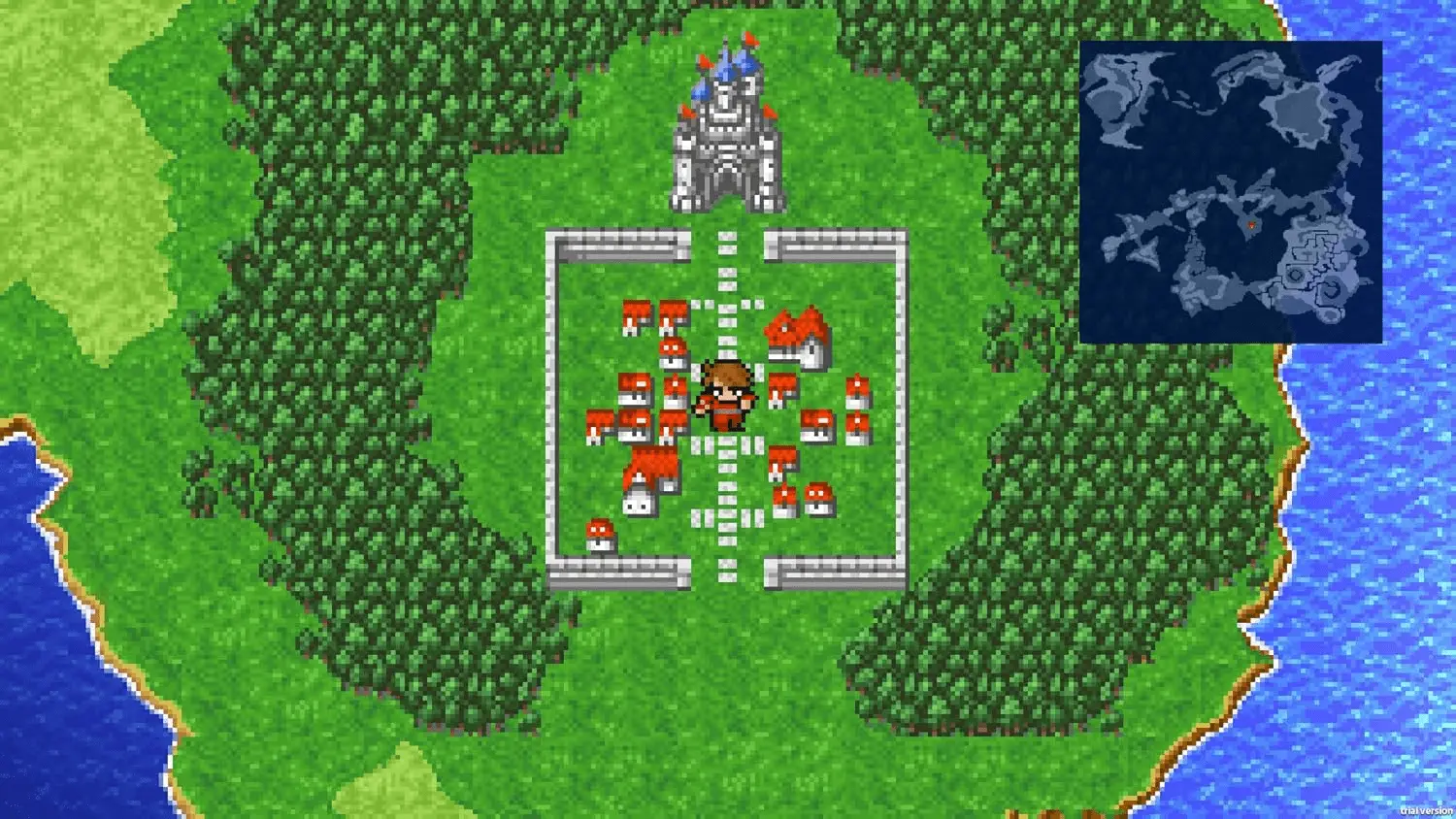Select the large red-roofed building with double door
Image resolution: width=1456 pixels, height=819 pixels.
pos(794,335)
